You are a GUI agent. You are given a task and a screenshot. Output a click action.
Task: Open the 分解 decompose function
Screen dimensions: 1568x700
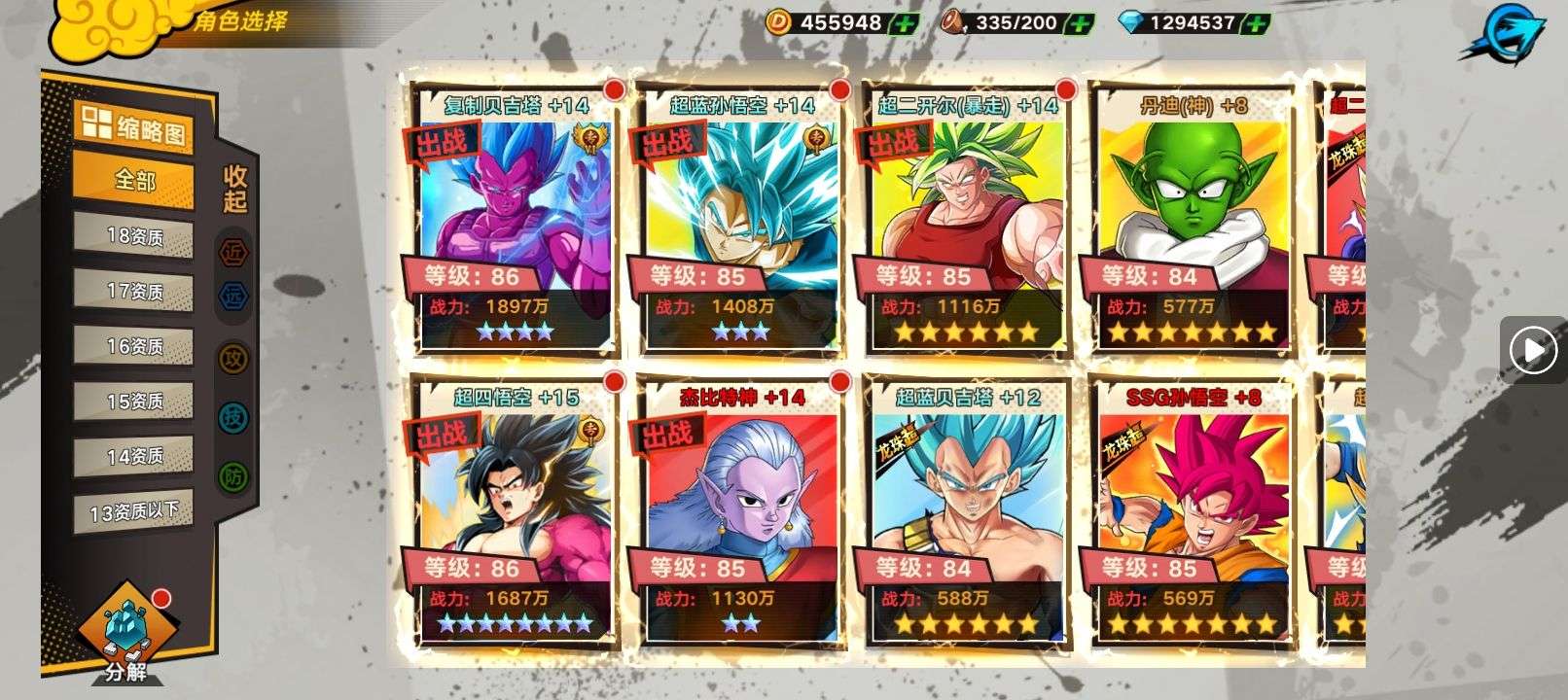click(125, 634)
